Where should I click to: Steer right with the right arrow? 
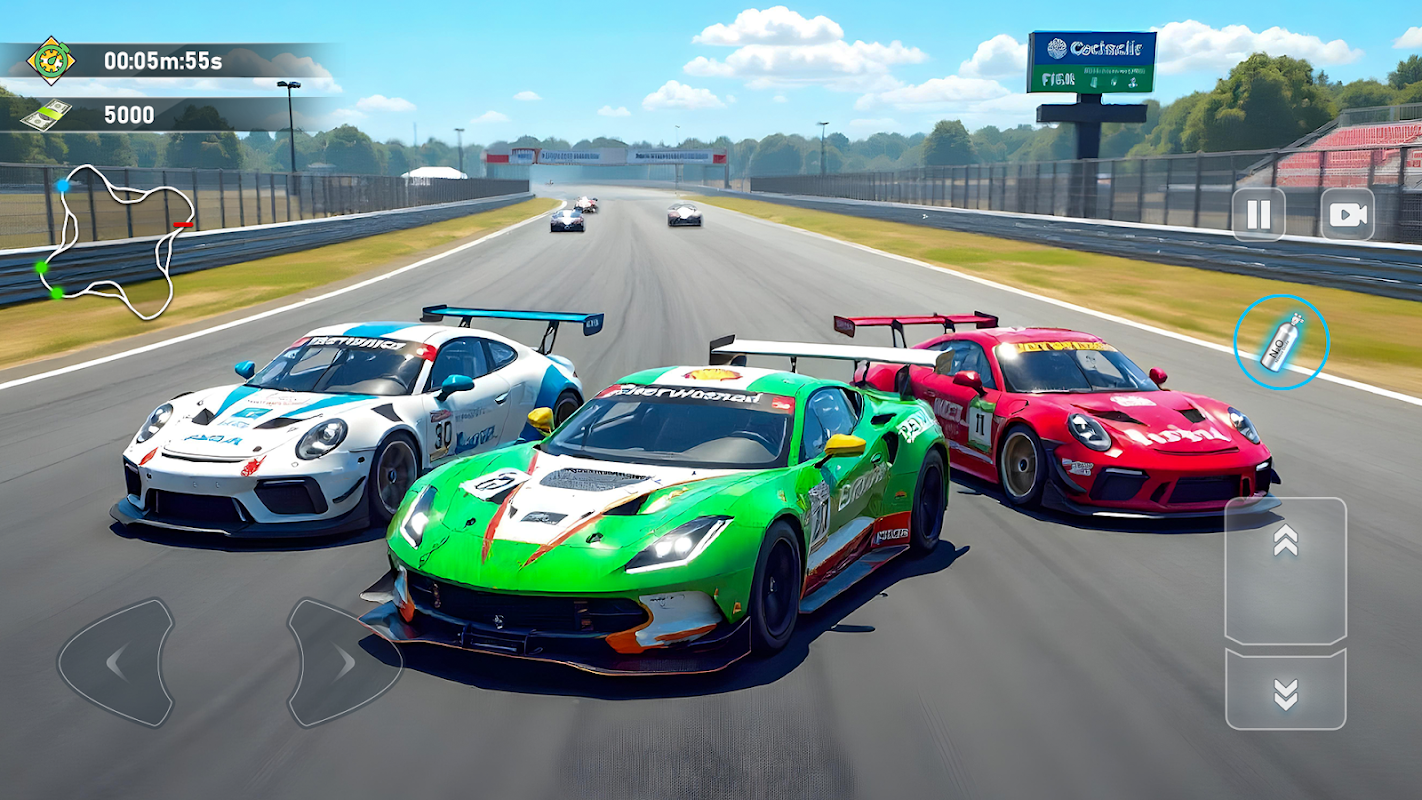[343, 662]
